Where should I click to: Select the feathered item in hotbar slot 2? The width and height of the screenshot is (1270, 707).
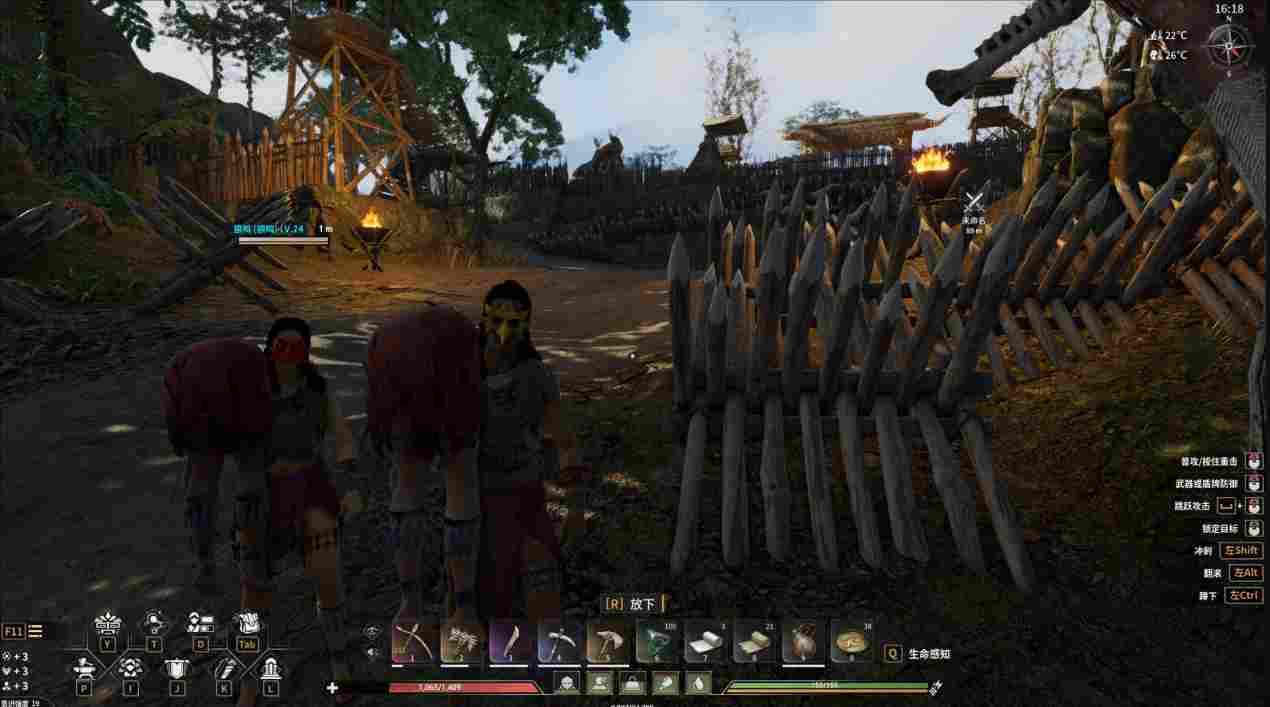point(463,641)
